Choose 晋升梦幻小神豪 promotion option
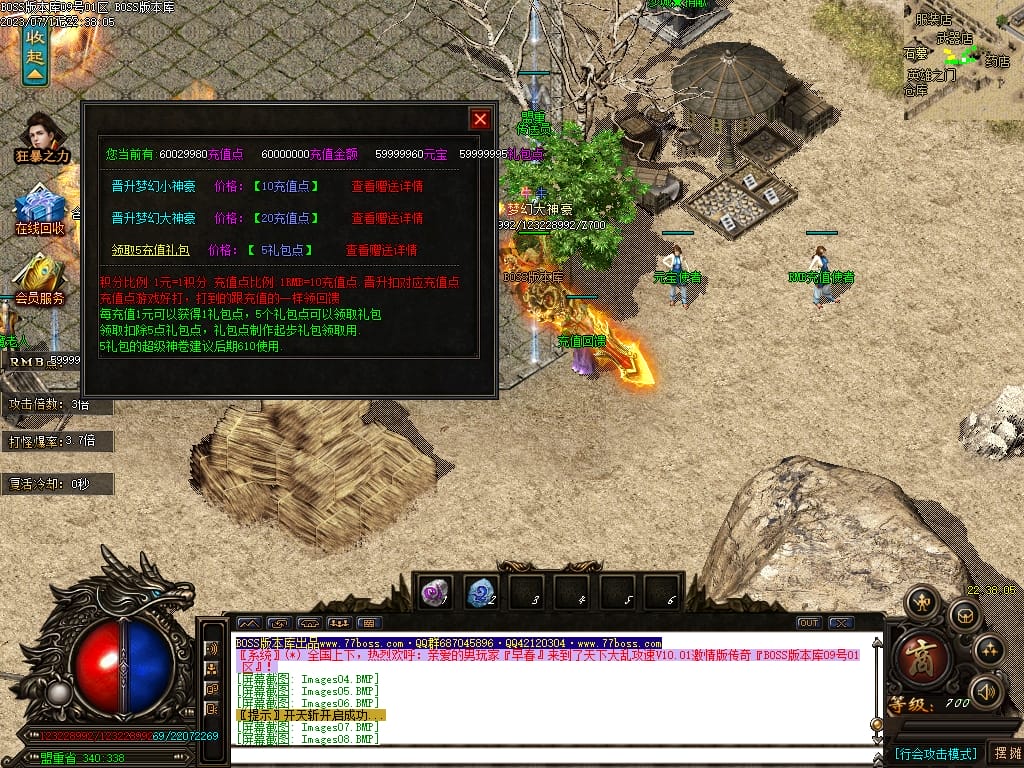Image resolution: width=1024 pixels, height=768 pixels. 153,186
